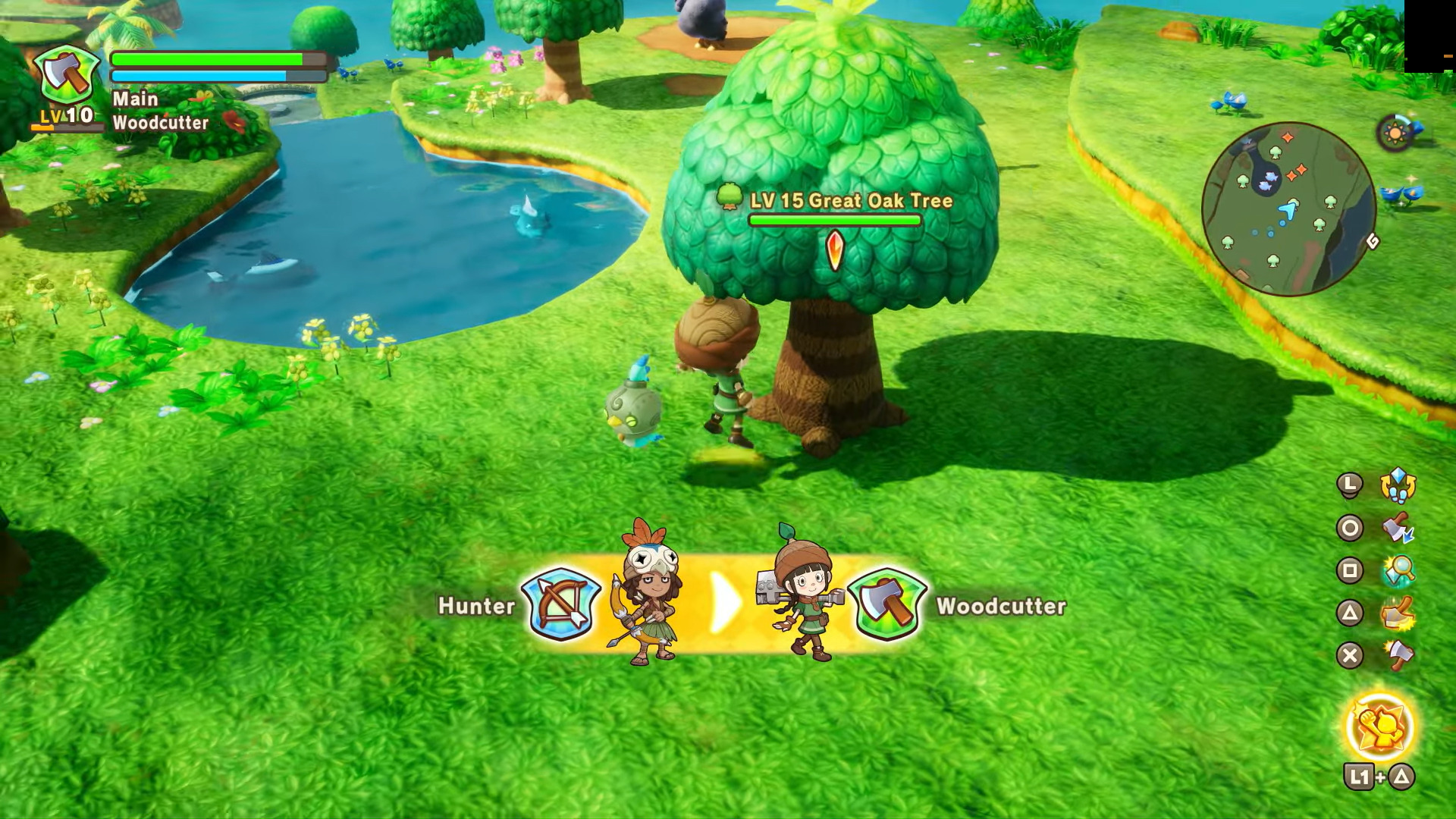
Task: Click the sun day-night clock icon
Action: coord(1395,134)
